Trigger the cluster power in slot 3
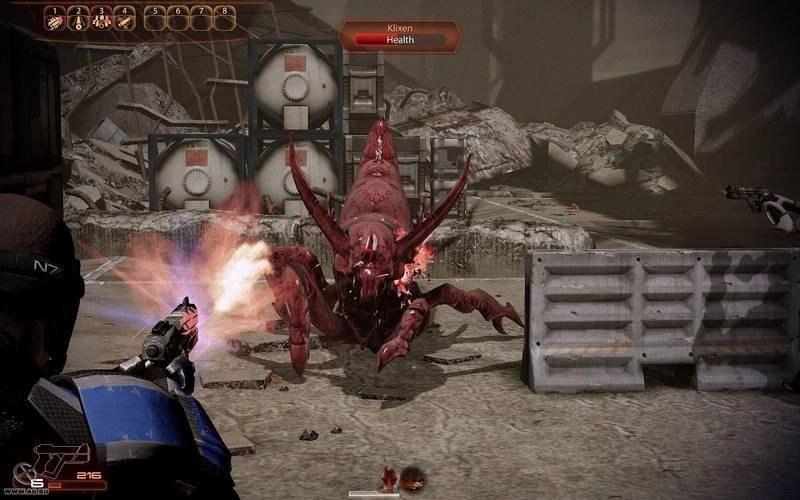 coord(101,18)
